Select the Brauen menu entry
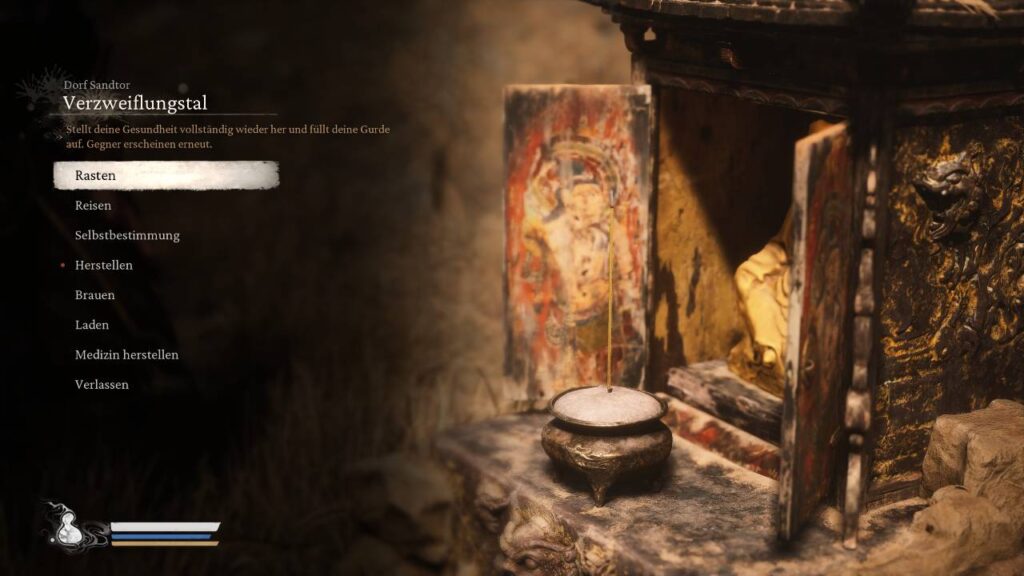Image resolution: width=1024 pixels, height=576 pixels. (x=95, y=296)
